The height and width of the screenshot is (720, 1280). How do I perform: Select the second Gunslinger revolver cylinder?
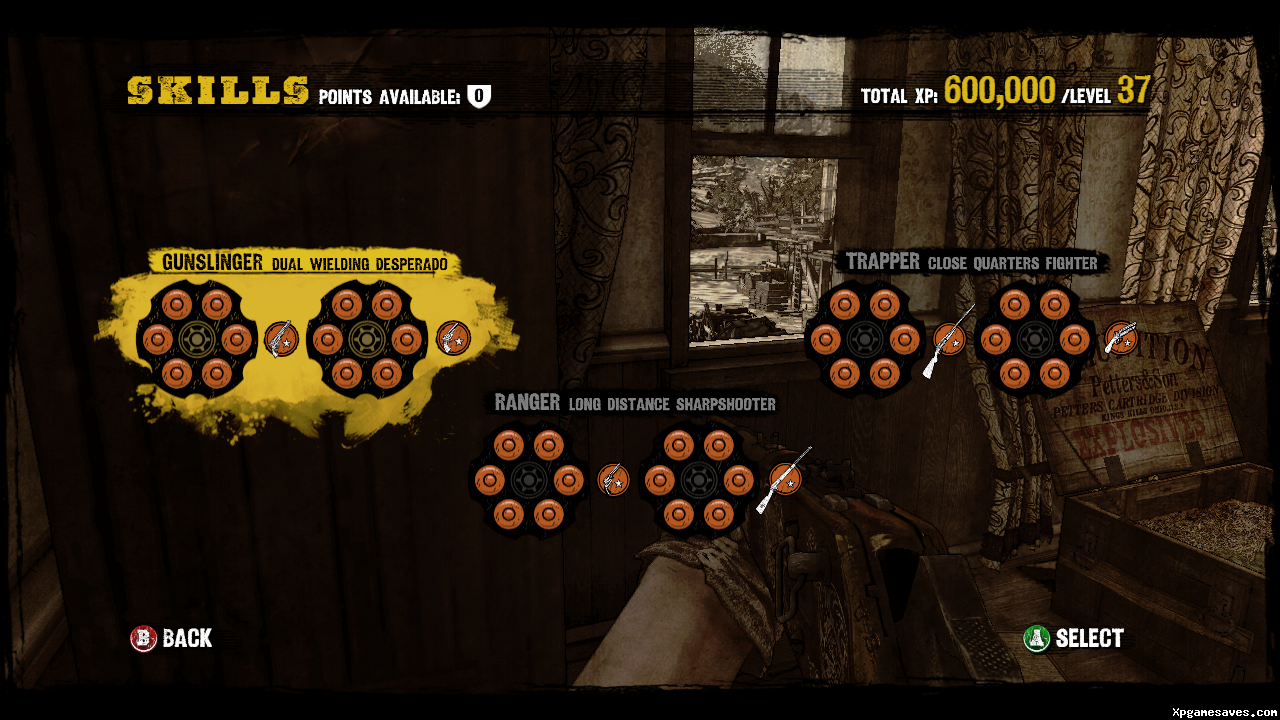366,339
